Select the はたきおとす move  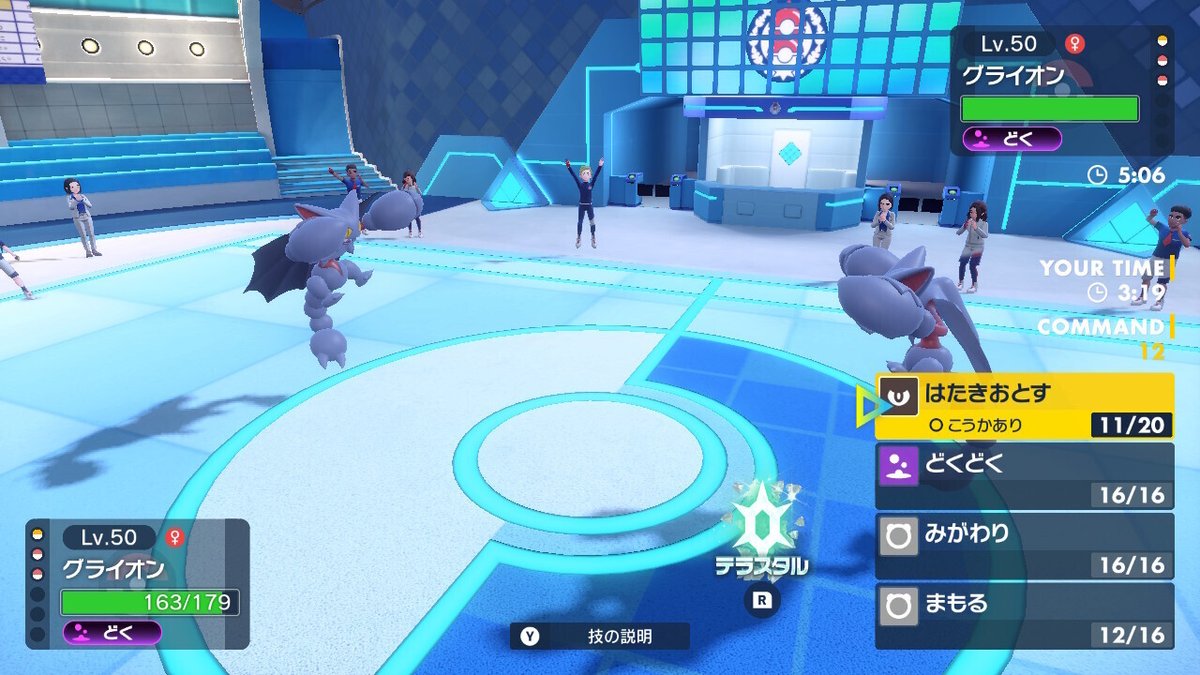pyautogui.click(x=1023, y=406)
